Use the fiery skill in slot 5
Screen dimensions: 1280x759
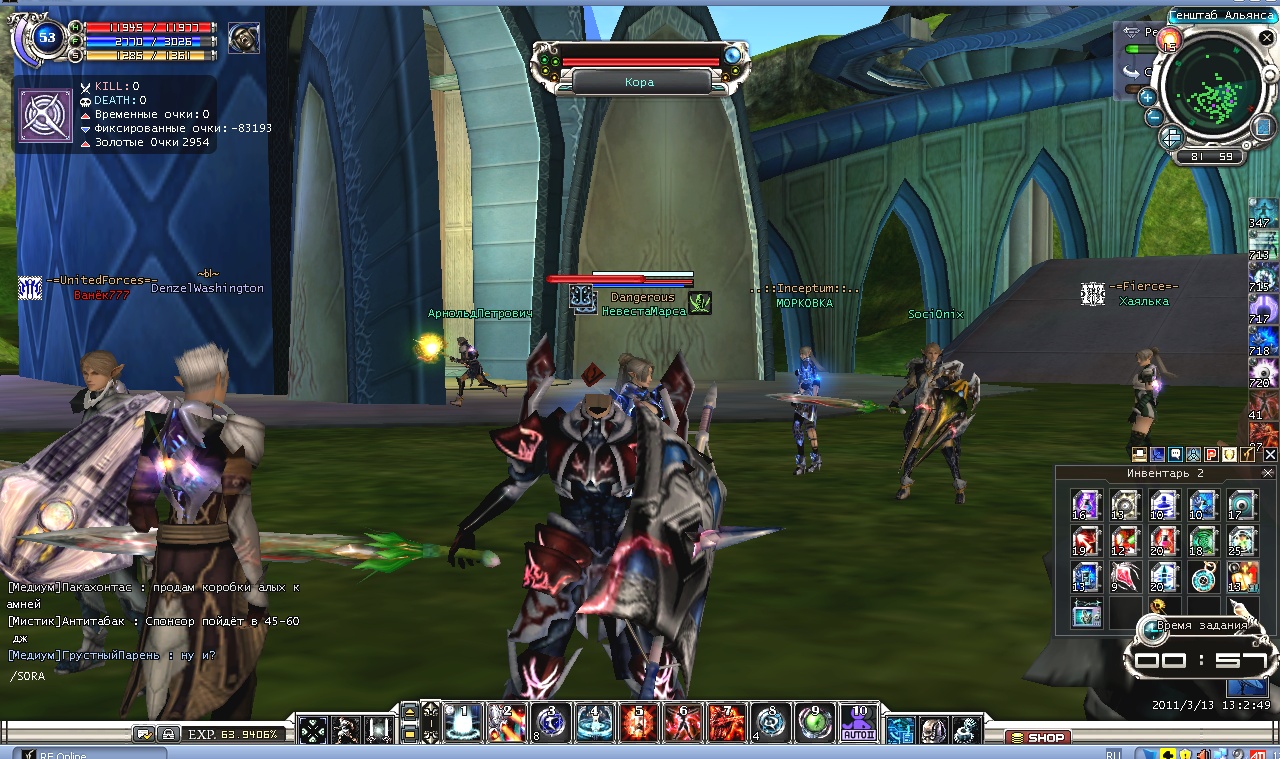(638, 722)
